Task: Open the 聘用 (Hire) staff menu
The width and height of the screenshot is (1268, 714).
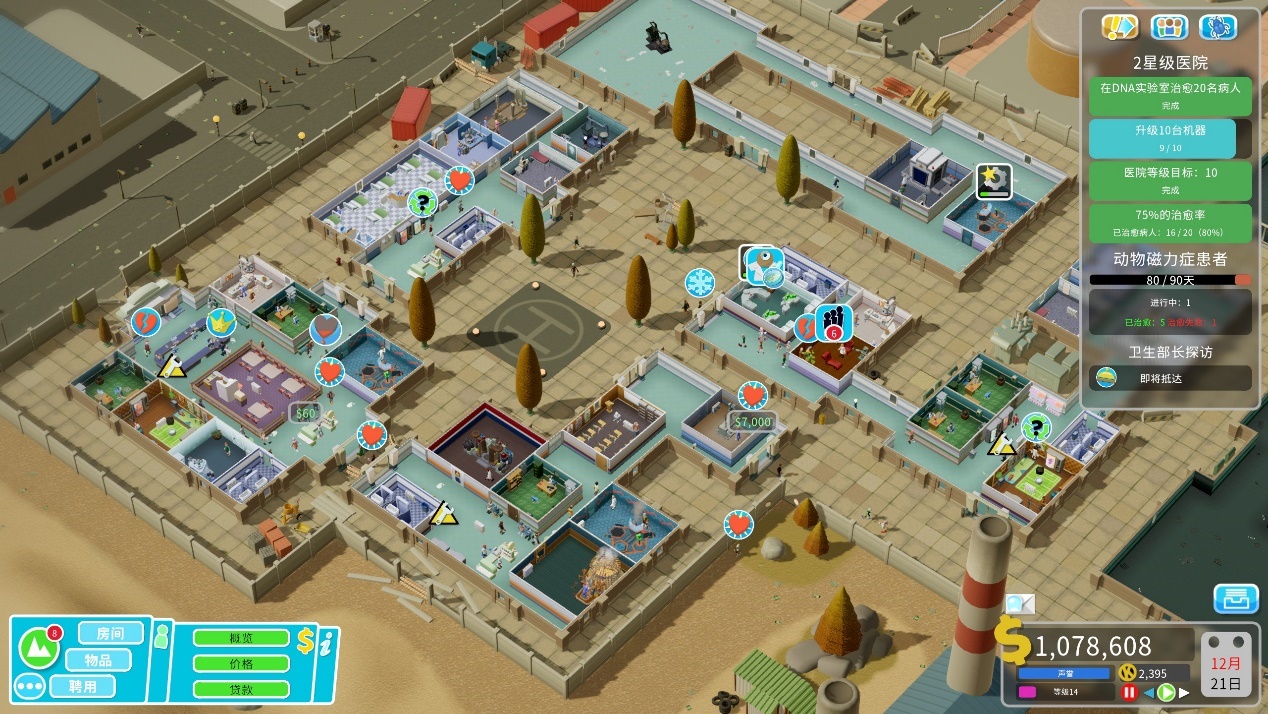Action: click(83, 687)
